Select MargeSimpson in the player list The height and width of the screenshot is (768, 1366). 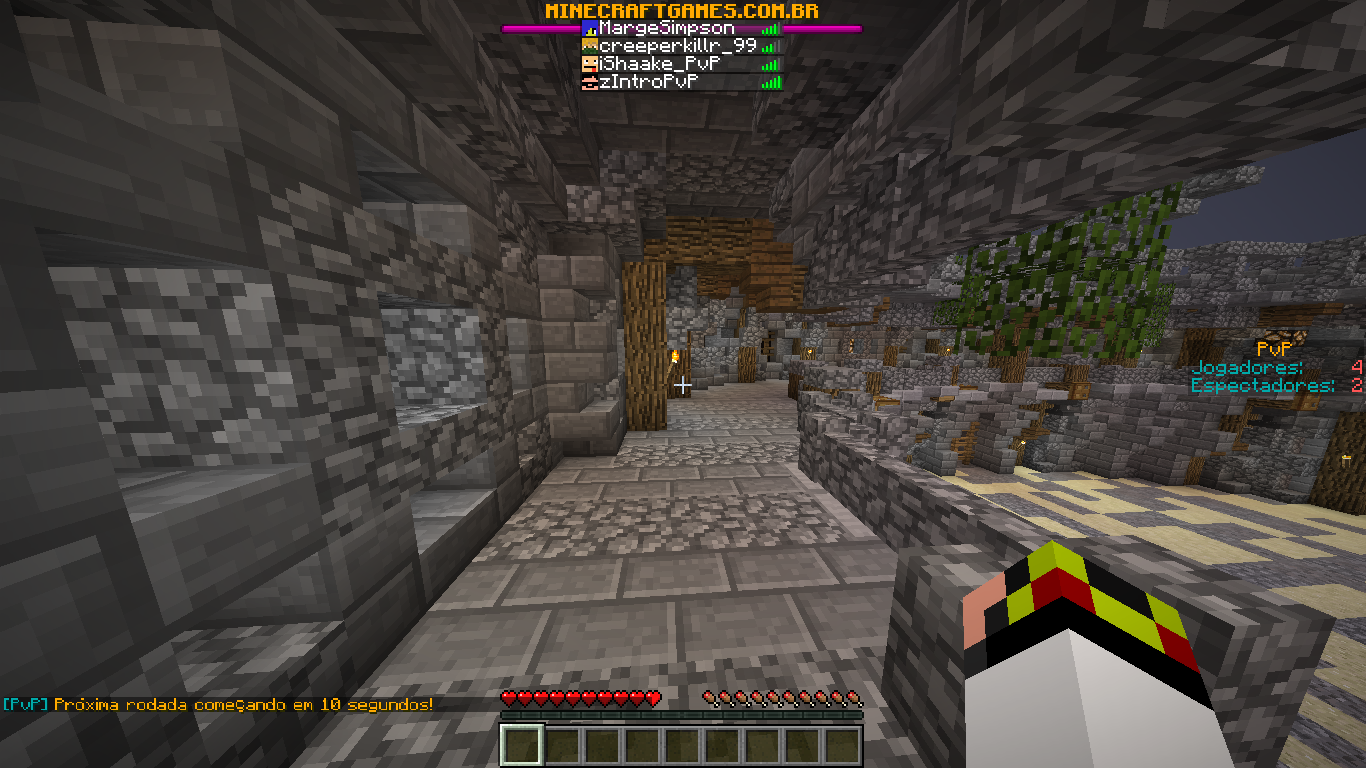[666, 29]
